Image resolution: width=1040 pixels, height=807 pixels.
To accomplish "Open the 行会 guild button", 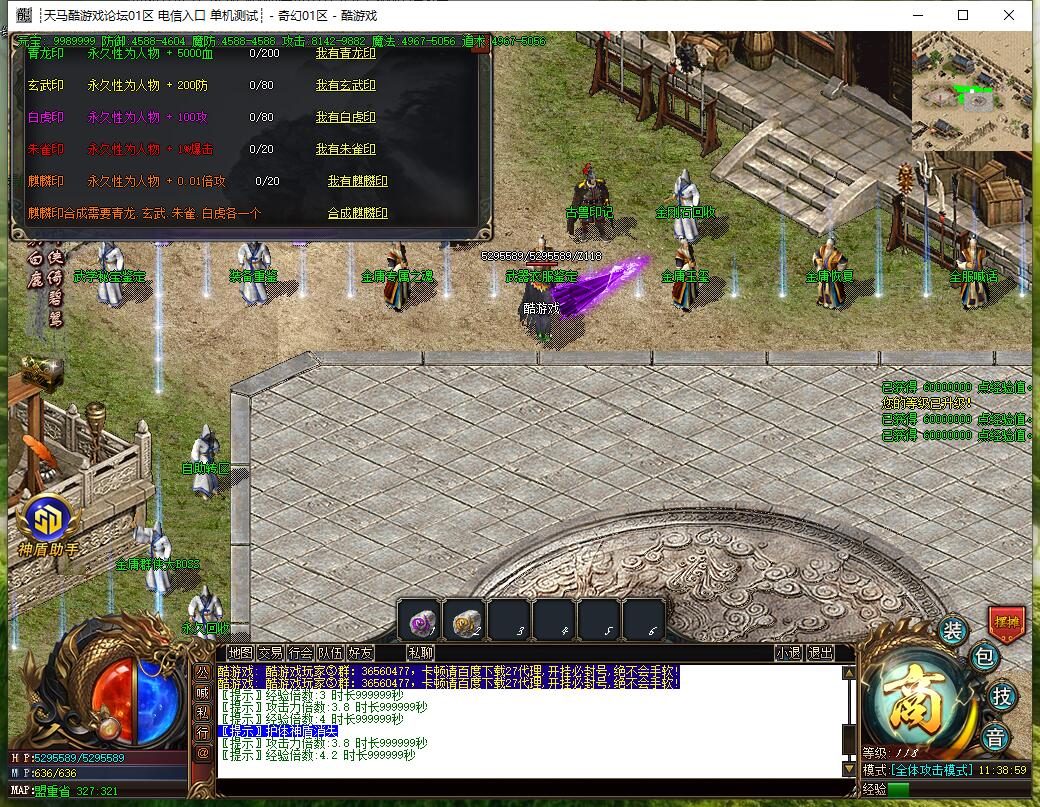I will [x=301, y=653].
